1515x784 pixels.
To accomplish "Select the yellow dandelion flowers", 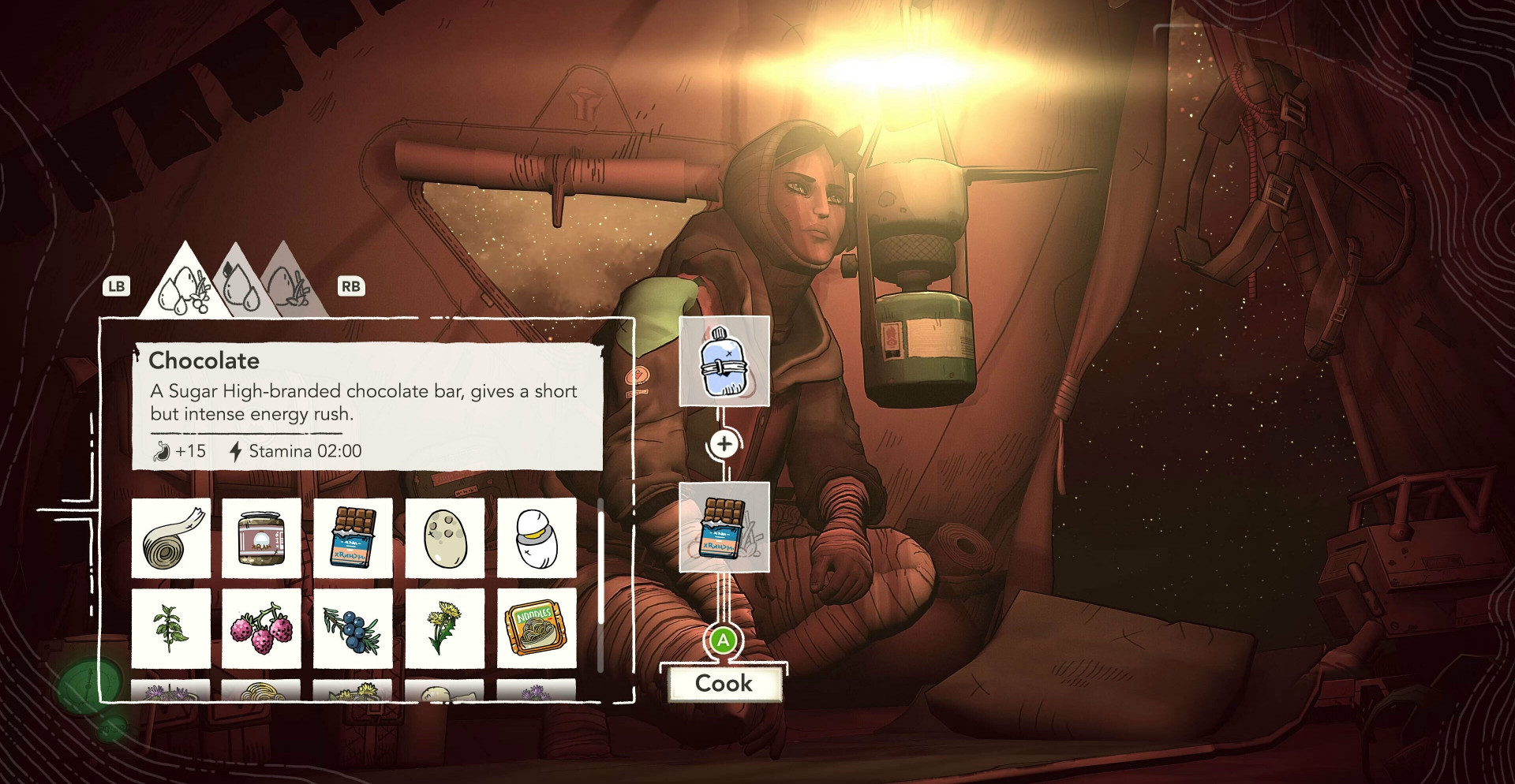I will tap(445, 628).
